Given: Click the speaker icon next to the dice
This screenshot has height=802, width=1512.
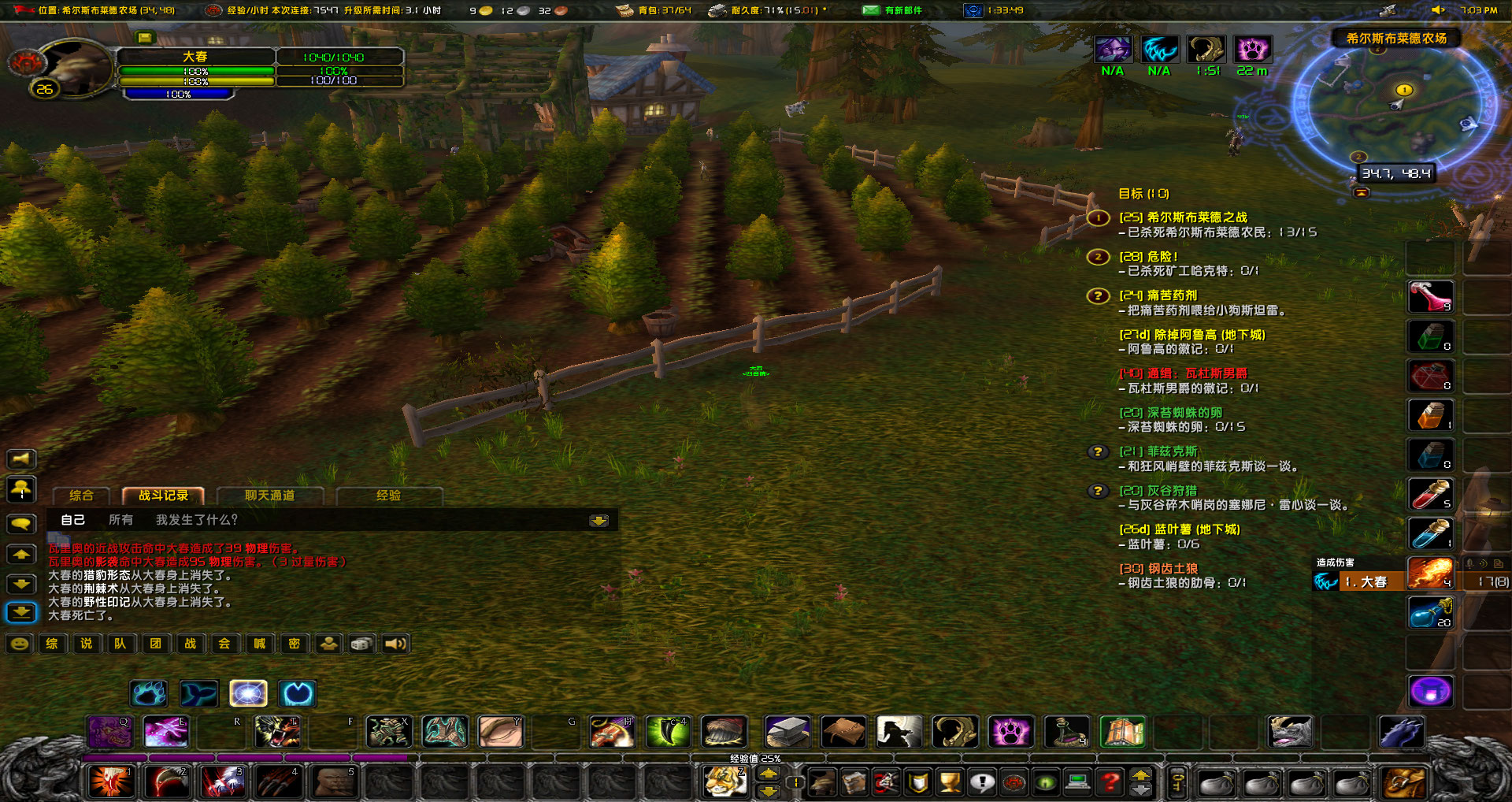Looking at the screenshot, I should click(395, 644).
